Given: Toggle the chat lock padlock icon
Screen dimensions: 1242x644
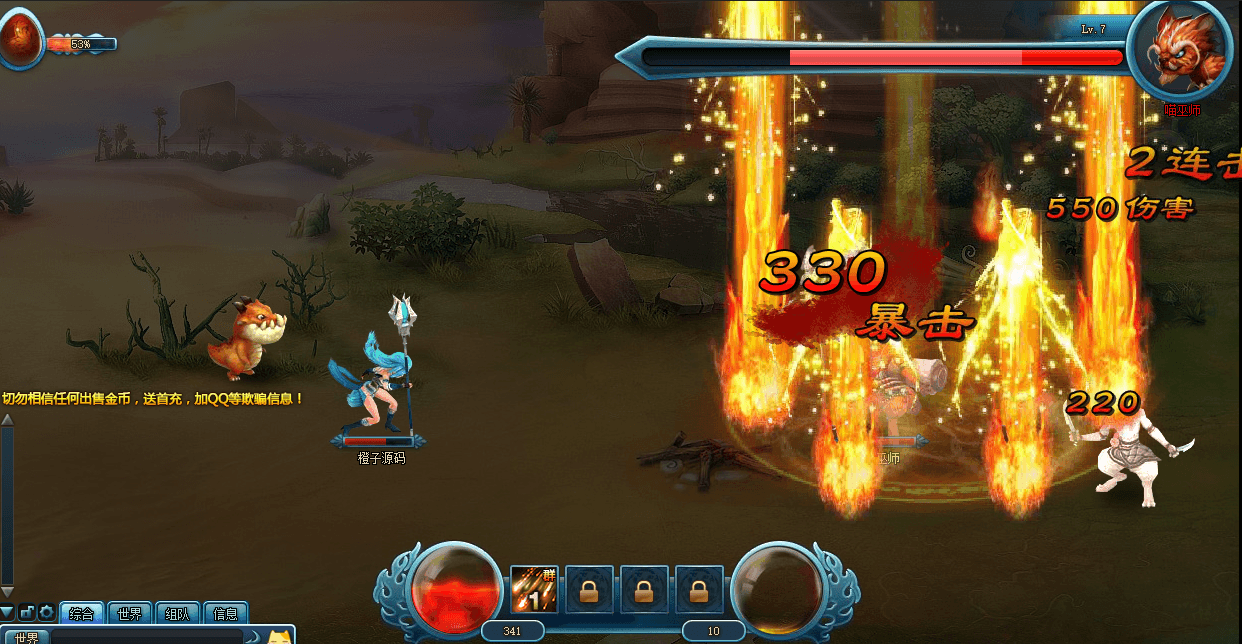Looking at the screenshot, I should pyautogui.click(x=27, y=613).
